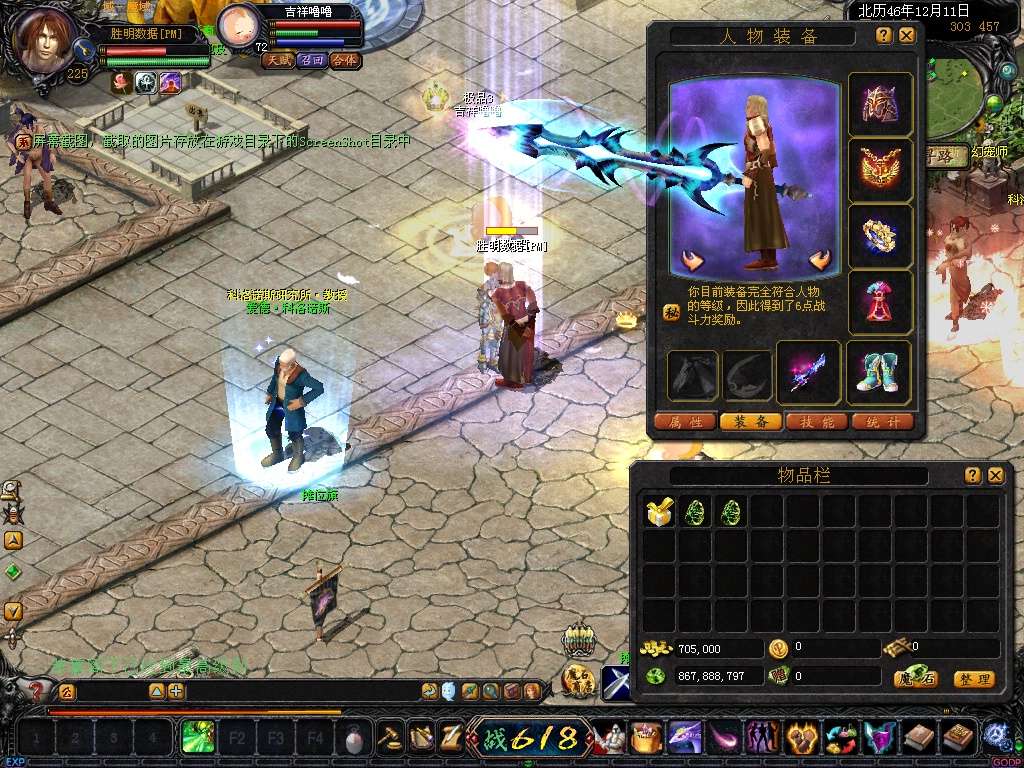Click the red question mark help icon
1024x768 pixels.
(x=36, y=691)
